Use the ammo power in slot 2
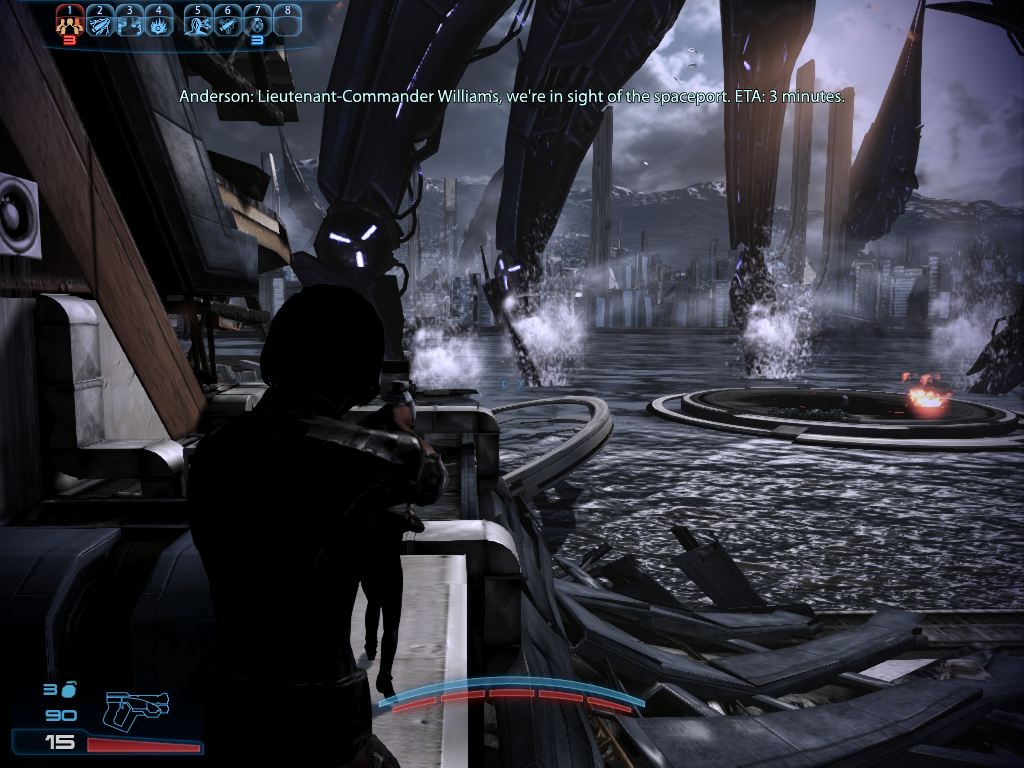Image resolution: width=1024 pixels, height=768 pixels. tap(100, 21)
